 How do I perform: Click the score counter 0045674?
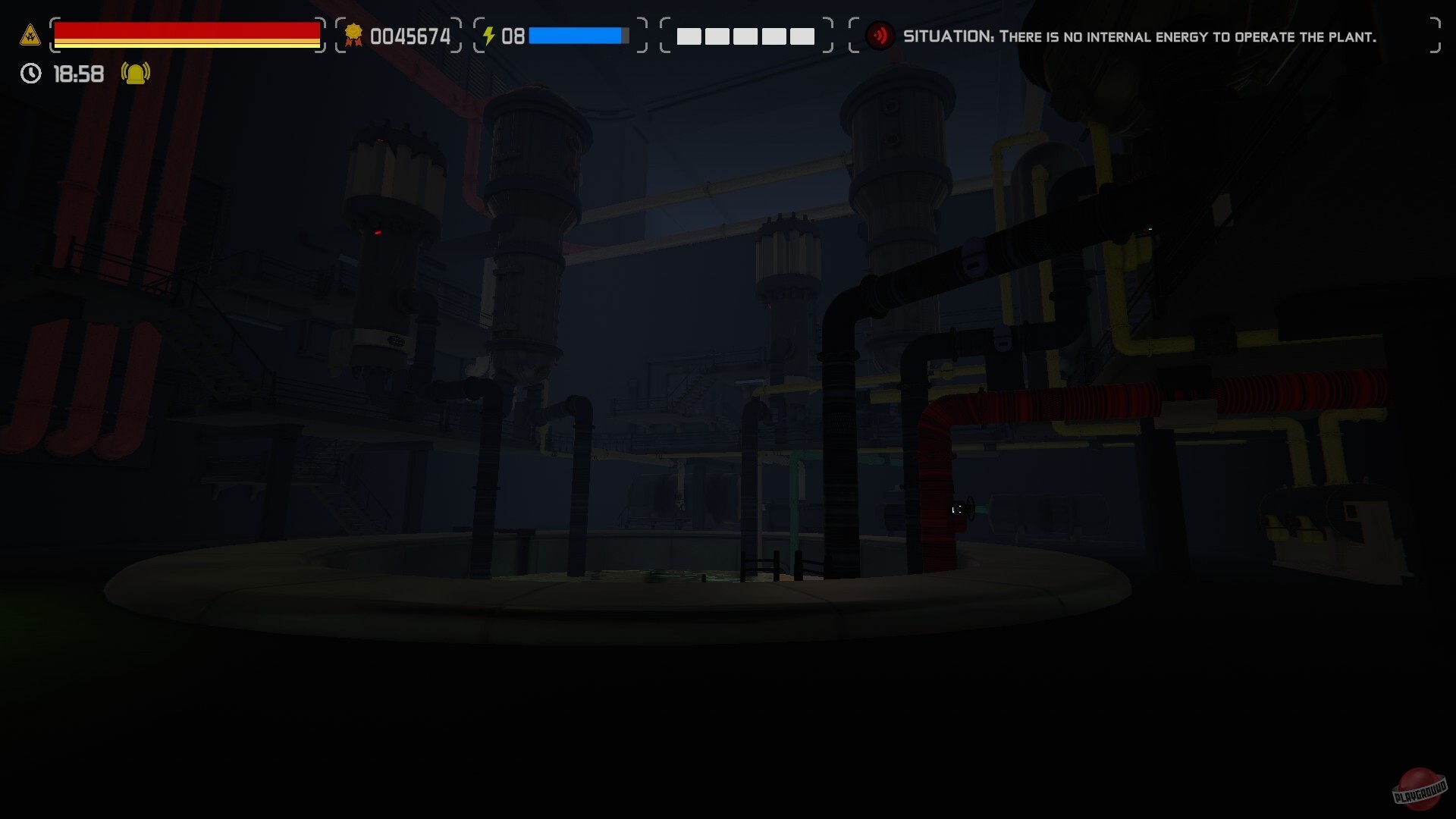(x=411, y=35)
